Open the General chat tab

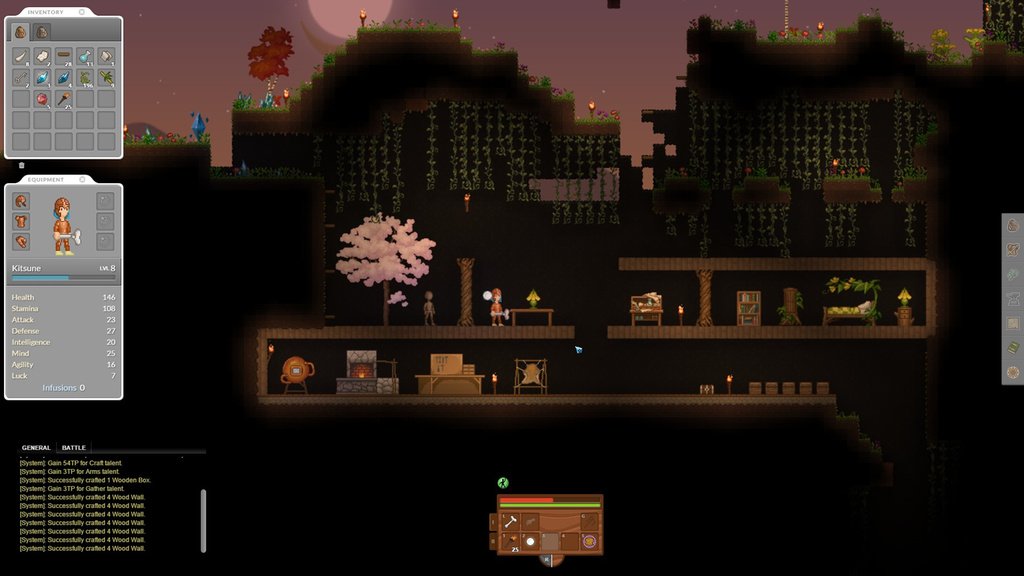click(36, 448)
